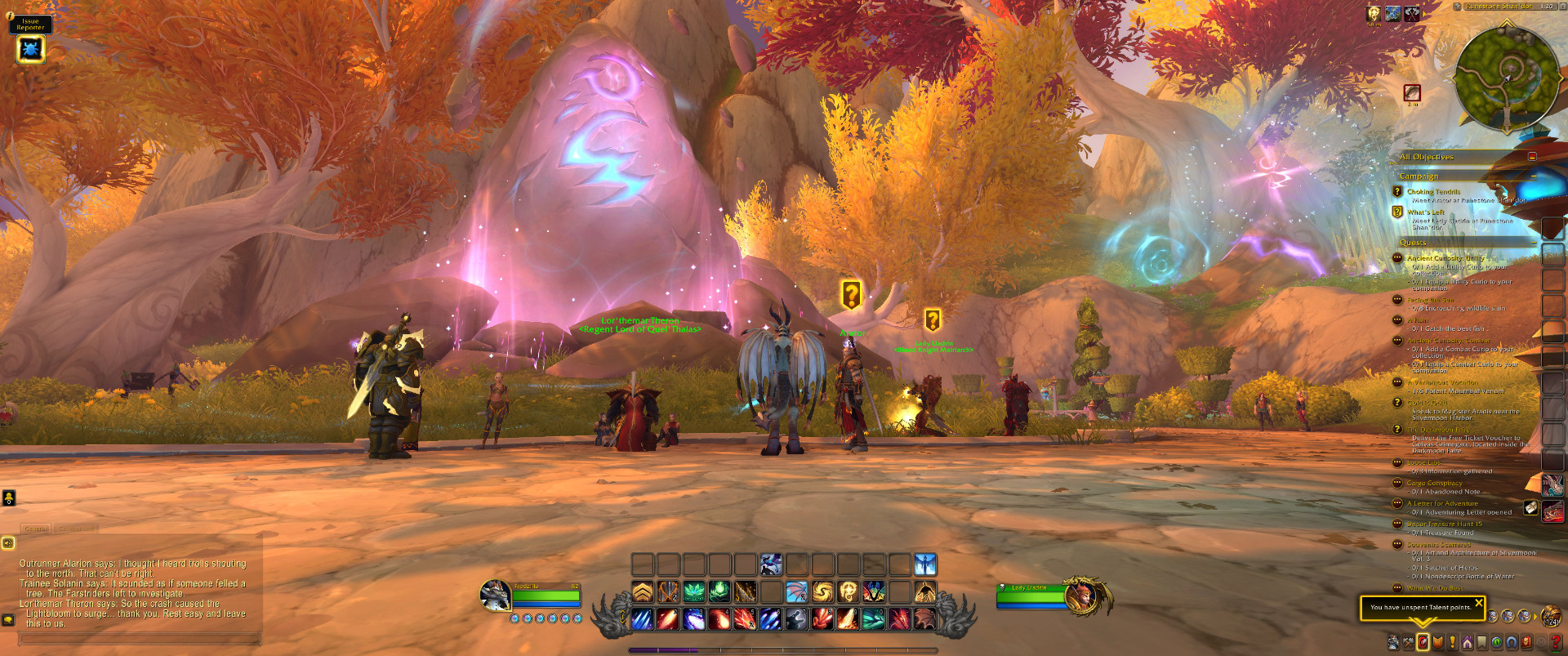This screenshot has height=656, width=1568.
Task: Select the Frodzilla player portrait
Action: pyautogui.click(x=495, y=595)
